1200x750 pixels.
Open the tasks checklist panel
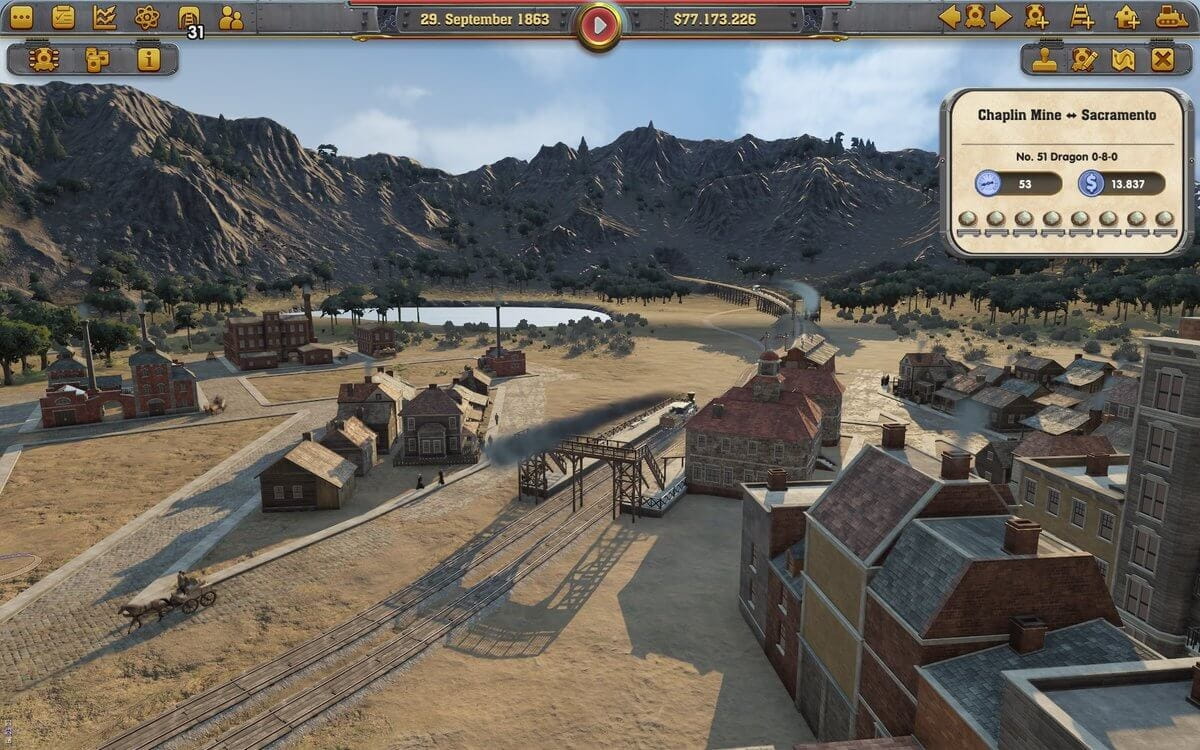[63, 17]
